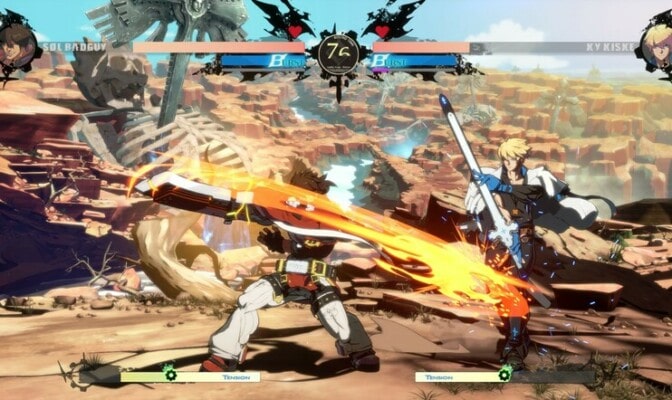Click Sol Badguy's character portrait
672x400 pixels.
(x=16, y=44)
